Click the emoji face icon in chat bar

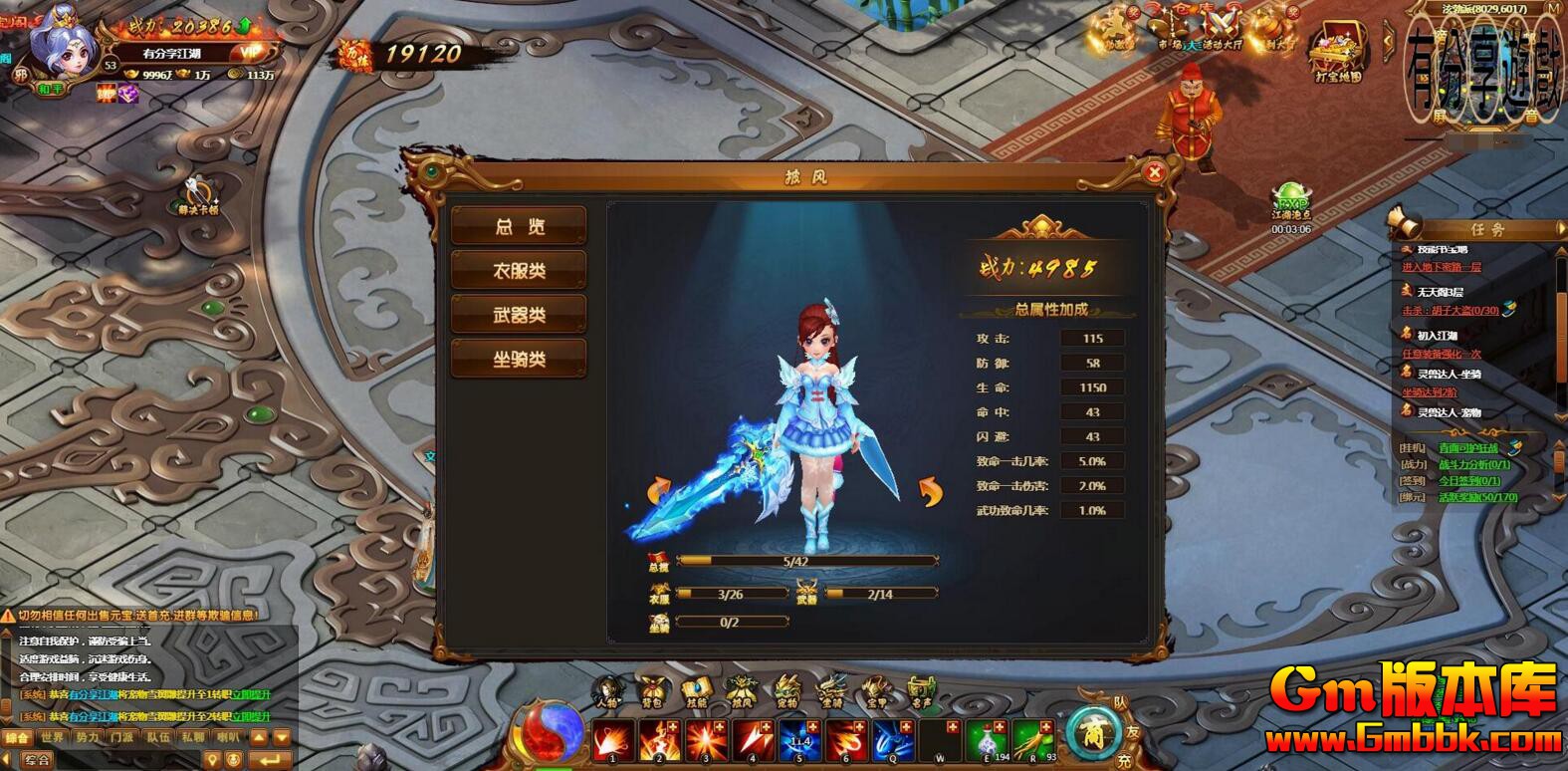[233, 759]
